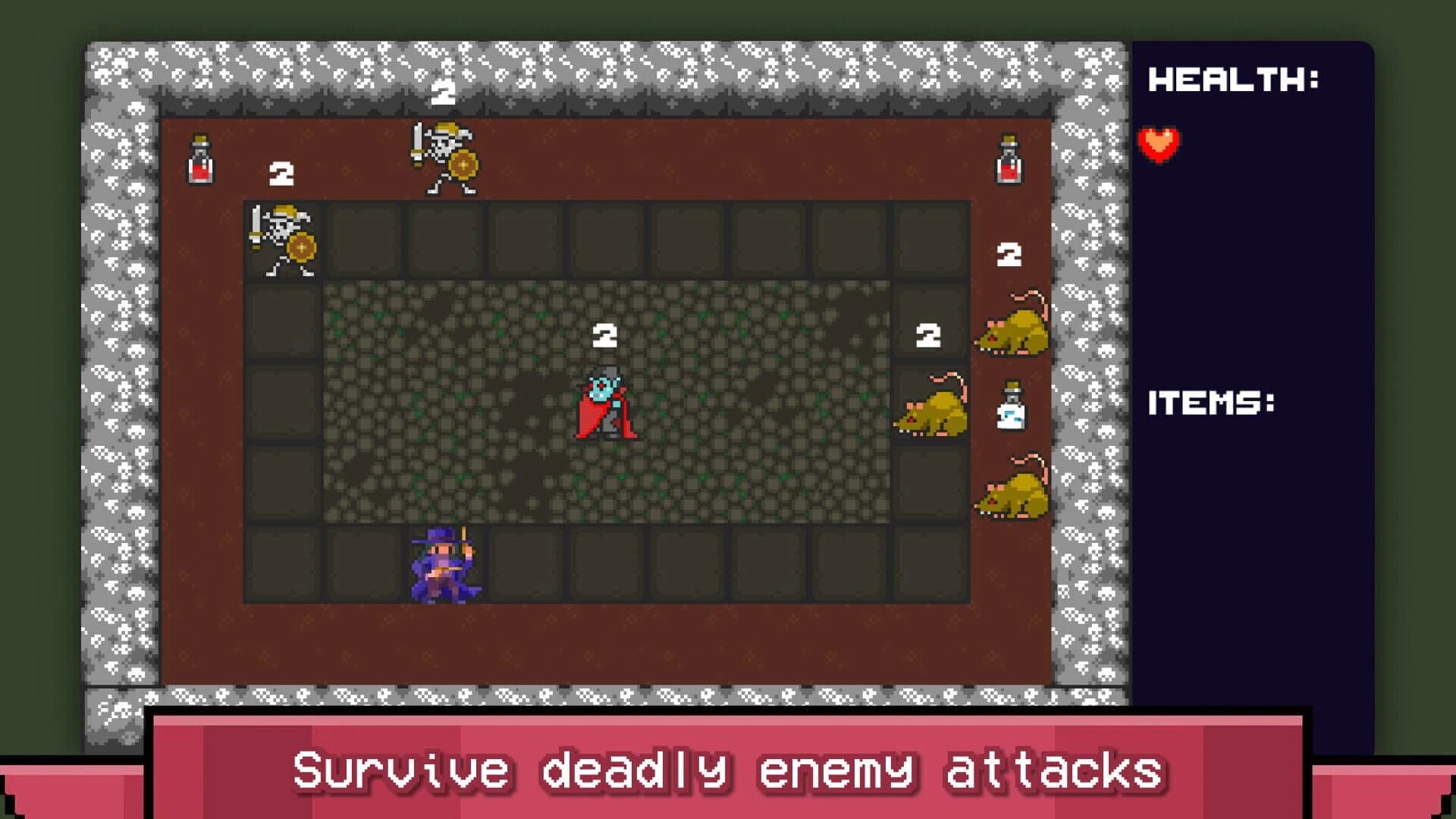Select the 2 on the top wall

pos(442,93)
